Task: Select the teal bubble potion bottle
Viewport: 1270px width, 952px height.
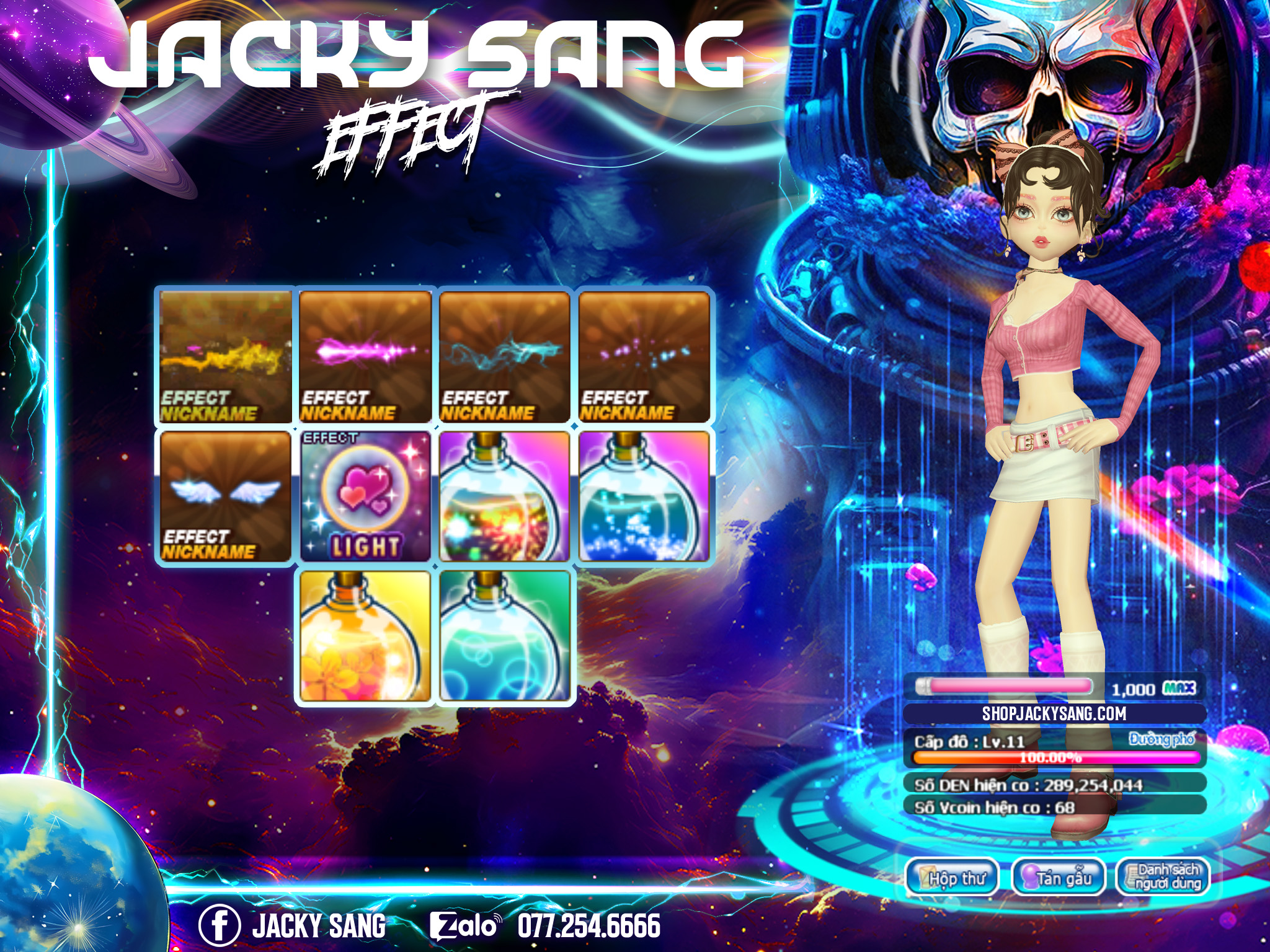Action: coord(504,637)
